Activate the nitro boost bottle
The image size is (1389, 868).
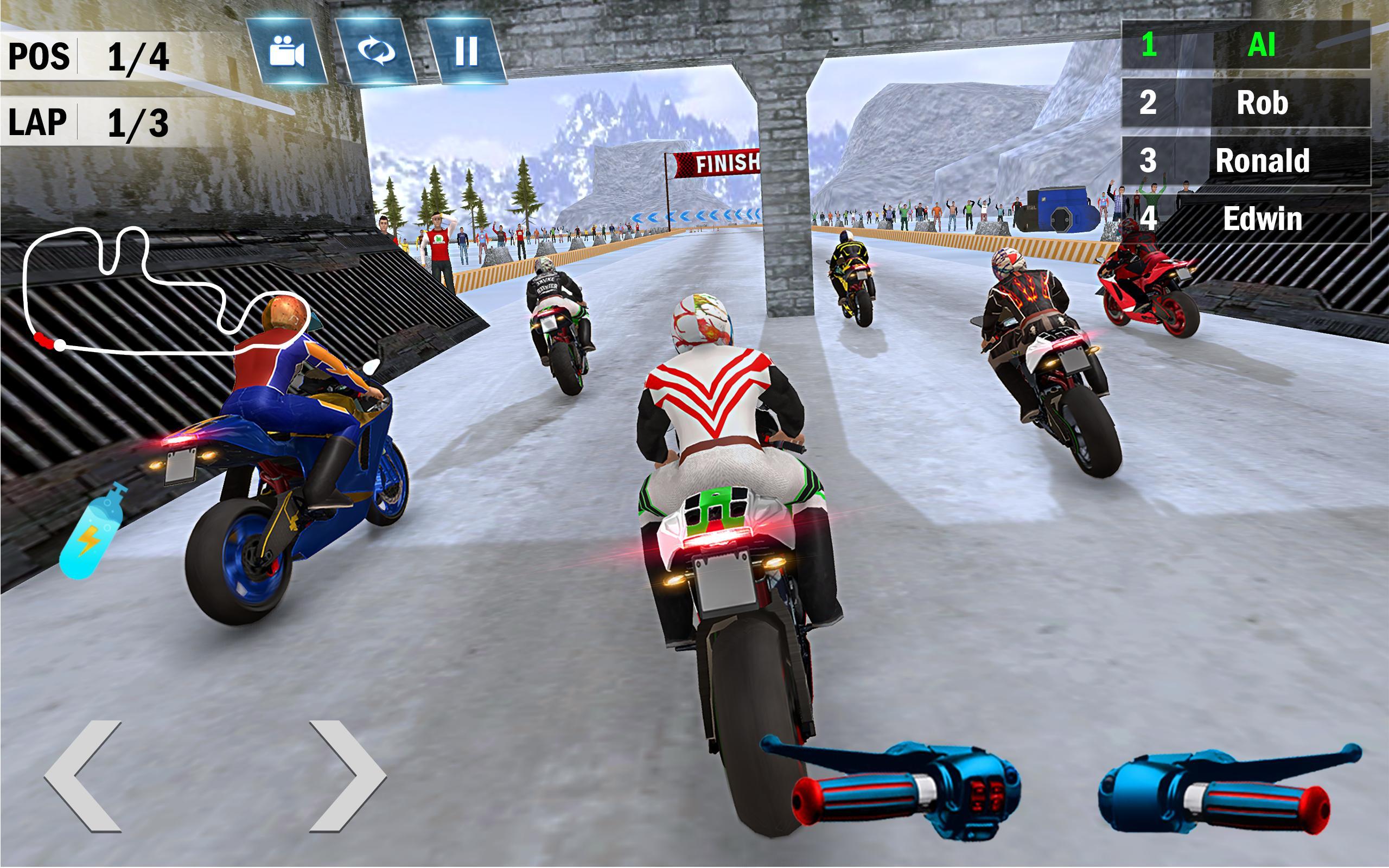tap(93, 531)
